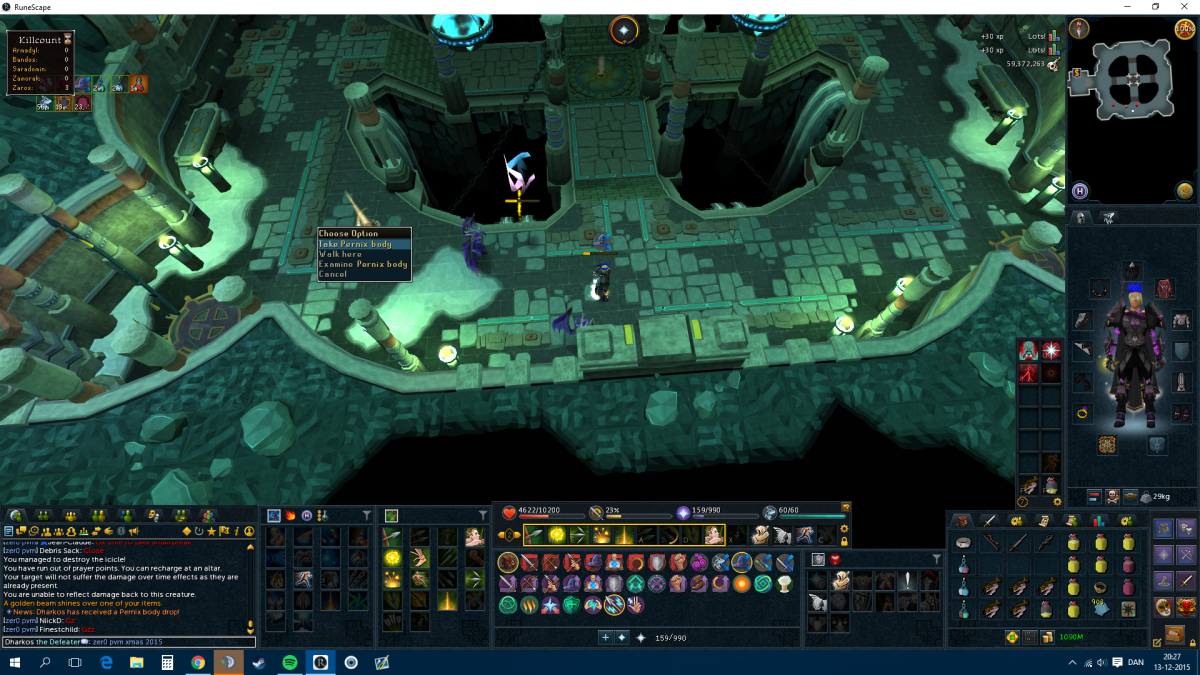Screen dimensions: 1200x675
Task: Switch to the worn equipment helmet tab
Action: click(x=1081, y=217)
